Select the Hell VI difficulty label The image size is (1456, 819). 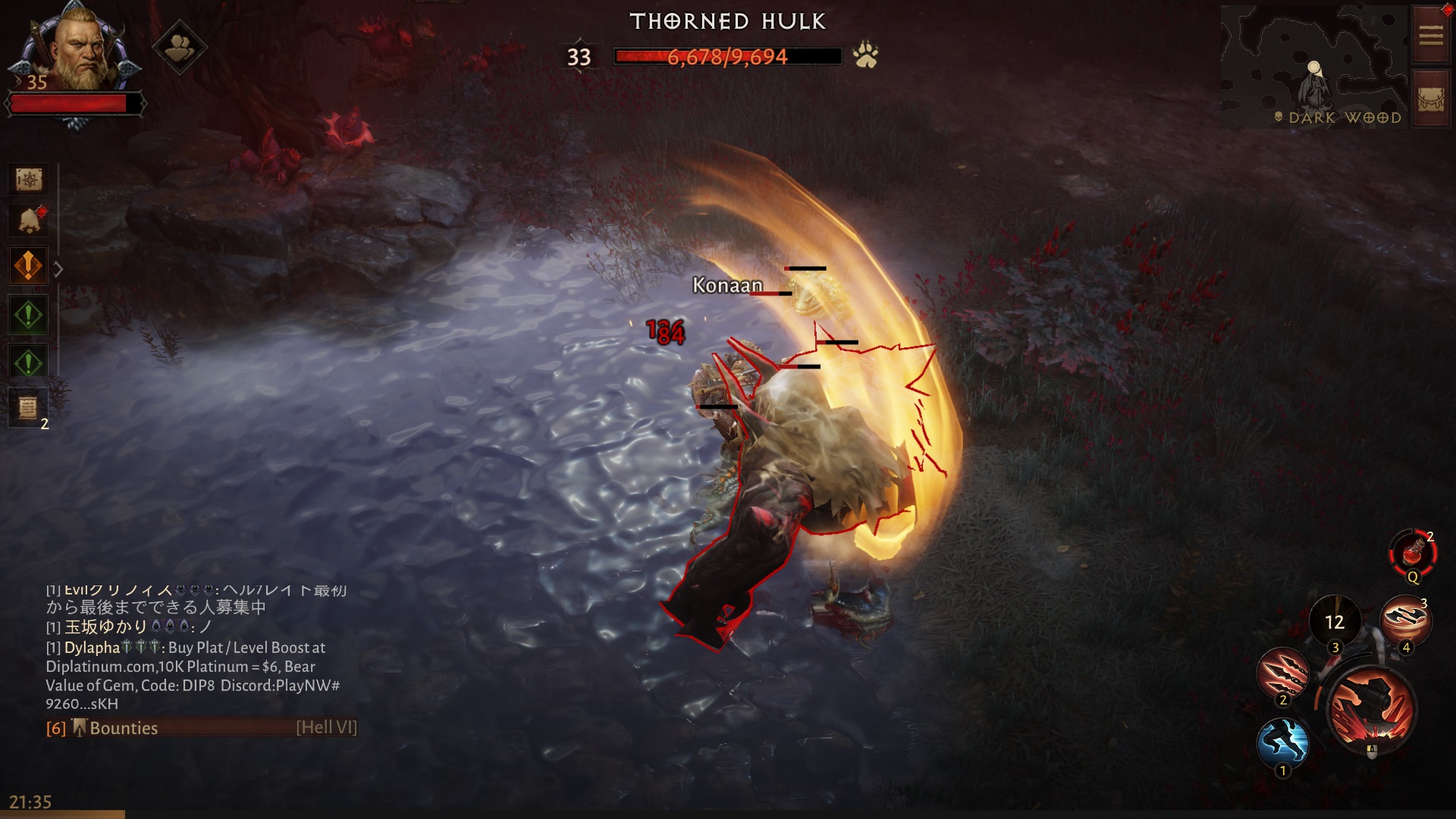click(326, 728)
